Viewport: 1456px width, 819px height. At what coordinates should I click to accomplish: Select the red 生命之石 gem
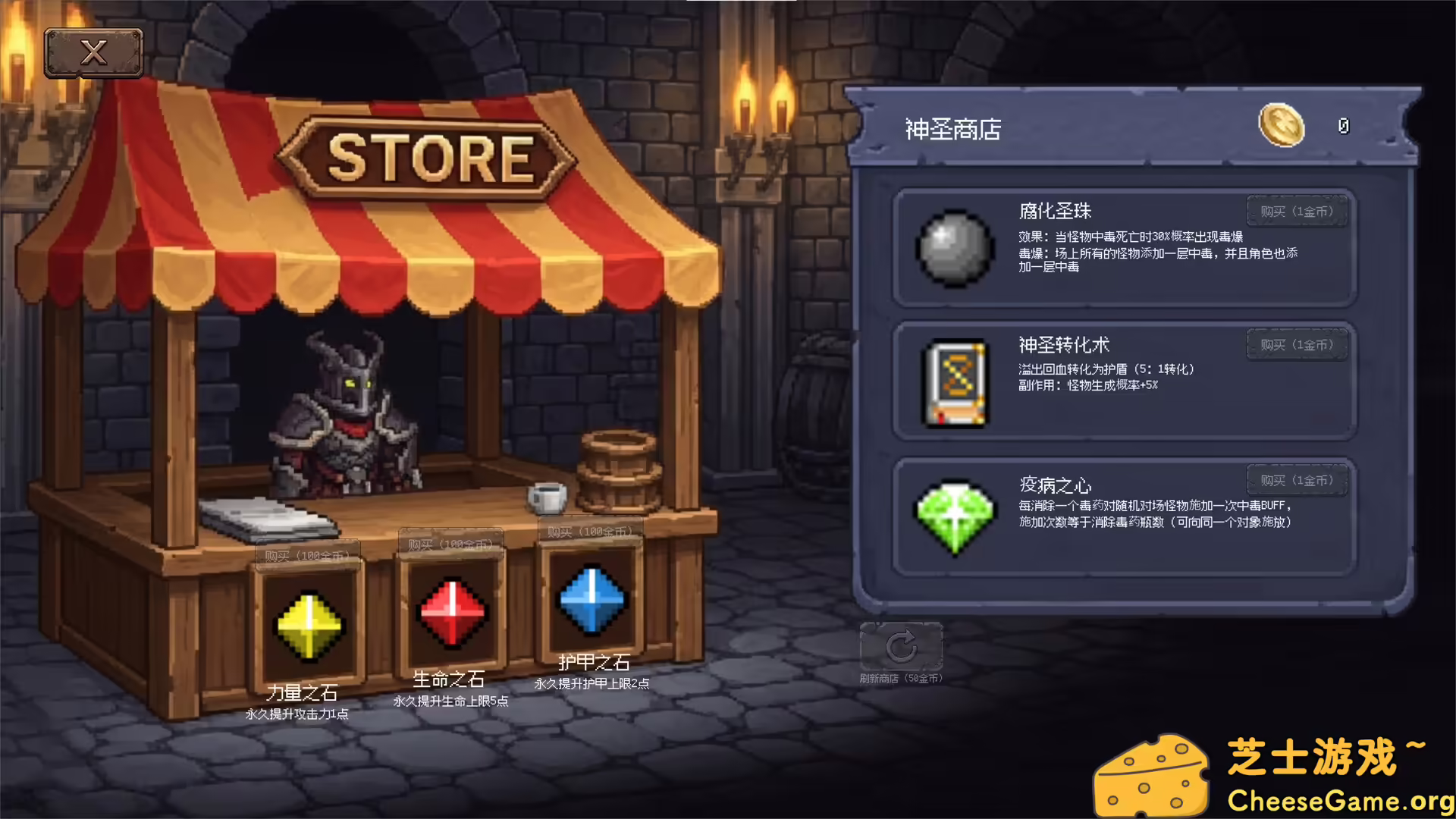coord(450,610)
